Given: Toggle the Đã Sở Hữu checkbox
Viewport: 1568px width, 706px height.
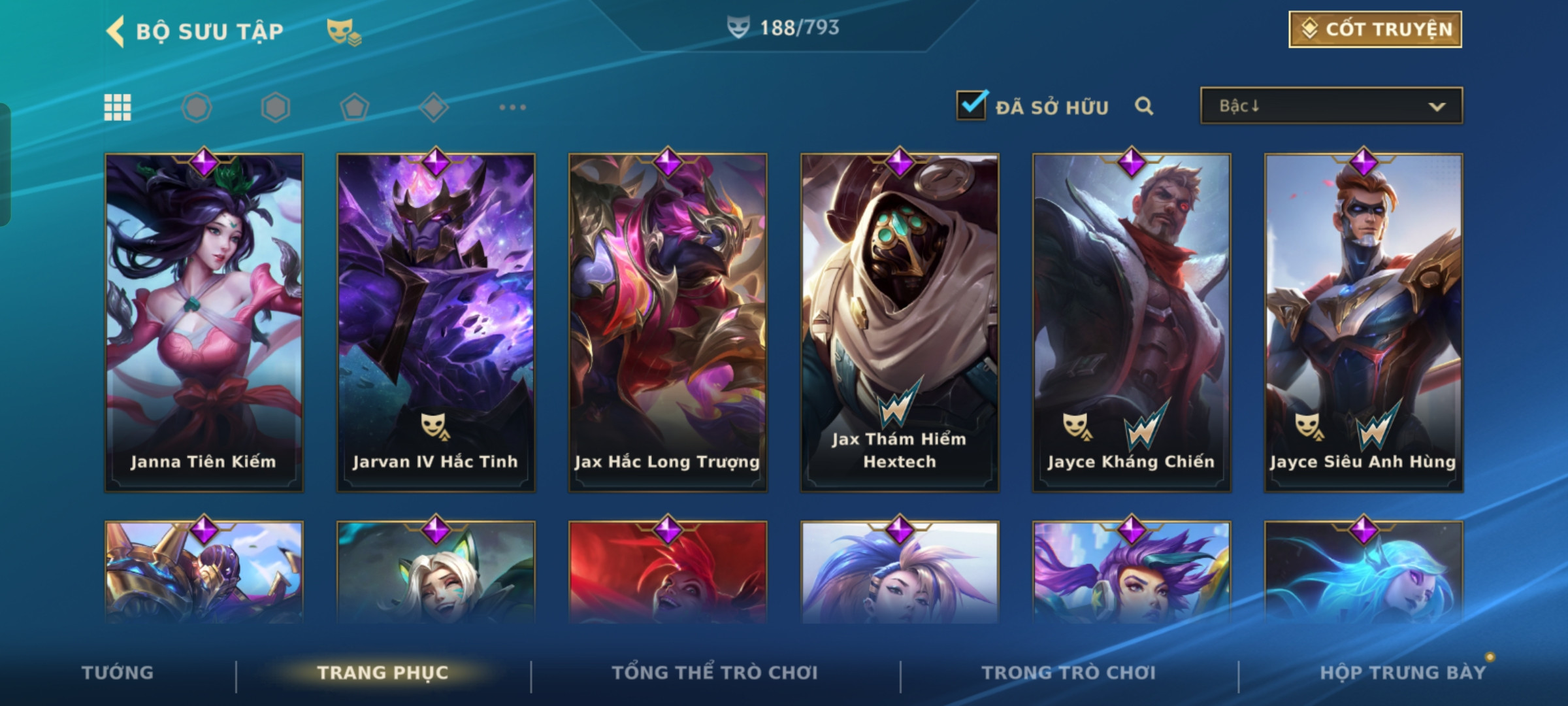Looking at the screenshot, I should [x=971, y=106].
